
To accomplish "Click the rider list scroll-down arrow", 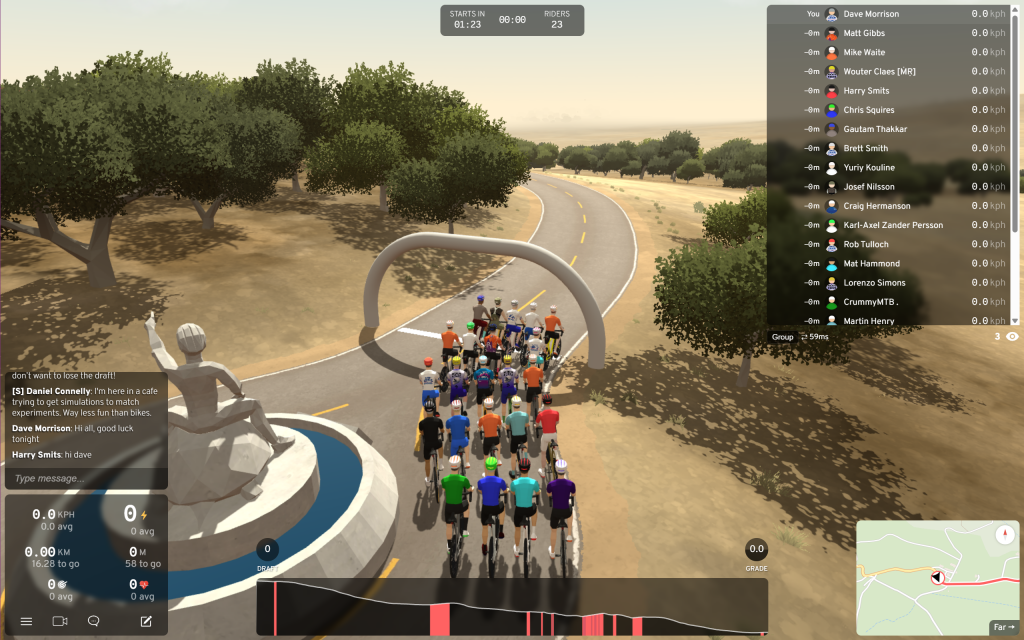I will coord(1015,320).
